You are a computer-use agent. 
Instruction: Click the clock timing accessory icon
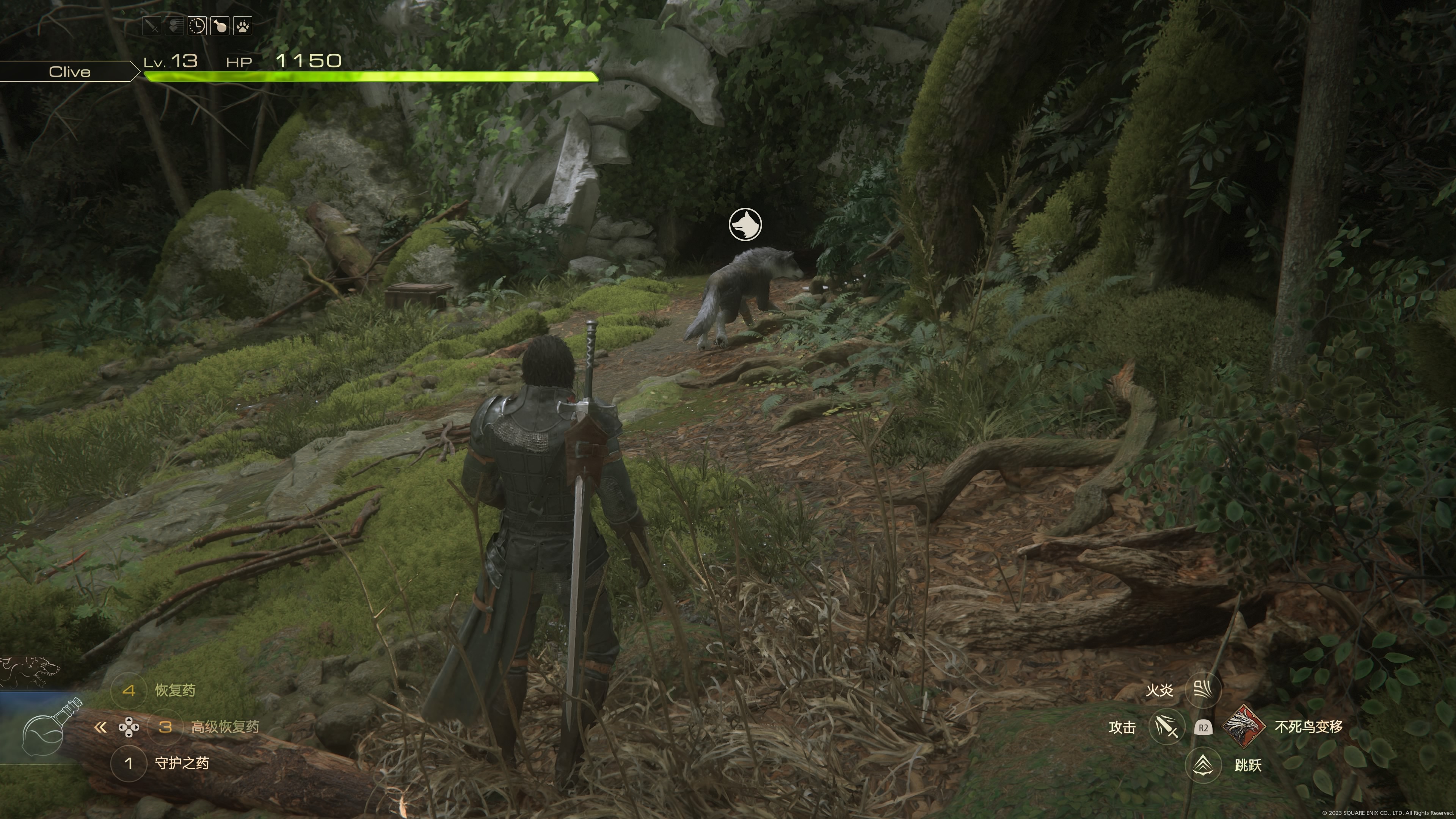[x=197, y=26]
